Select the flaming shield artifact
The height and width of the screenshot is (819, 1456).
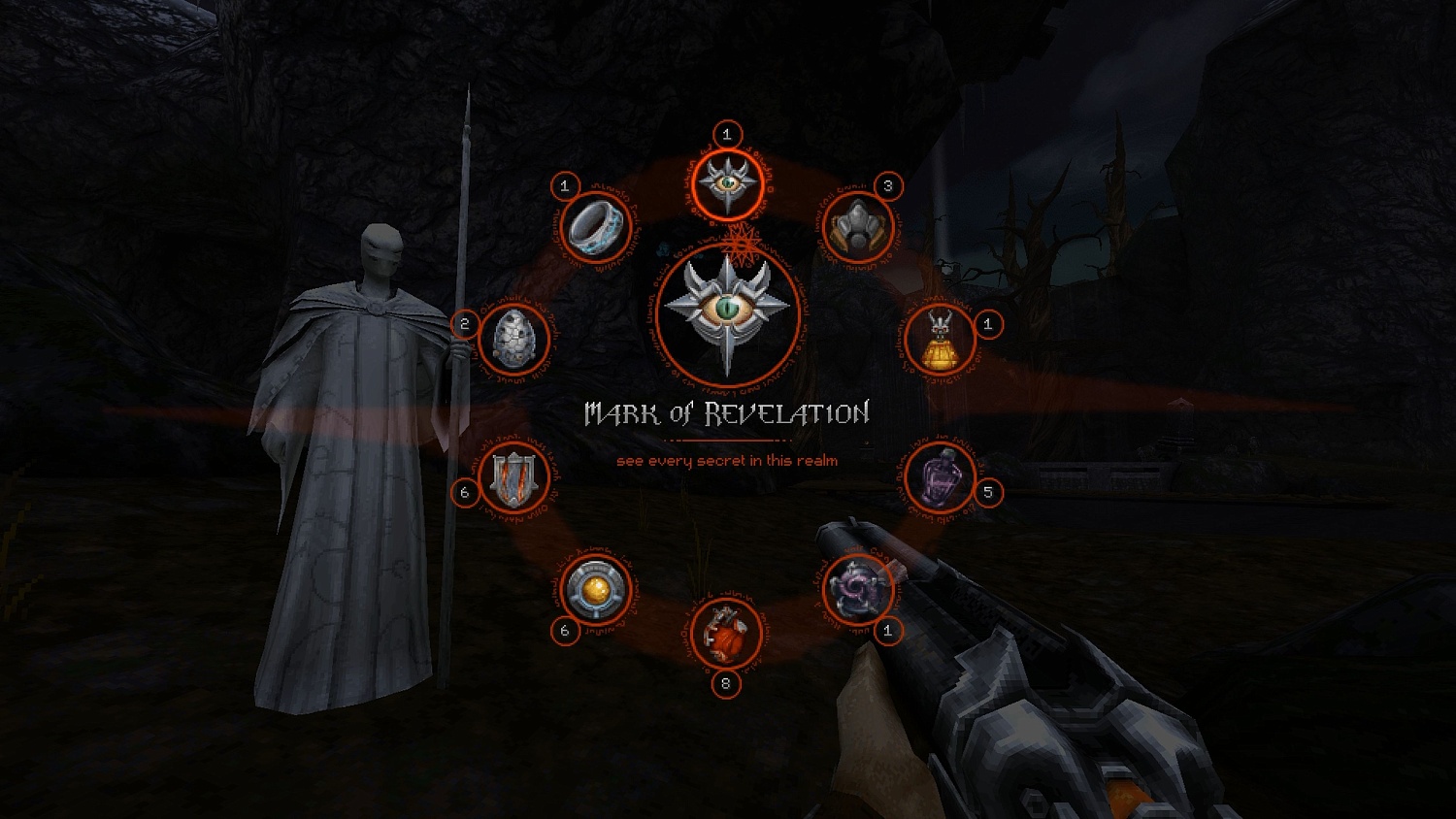[x=513, y=477]
